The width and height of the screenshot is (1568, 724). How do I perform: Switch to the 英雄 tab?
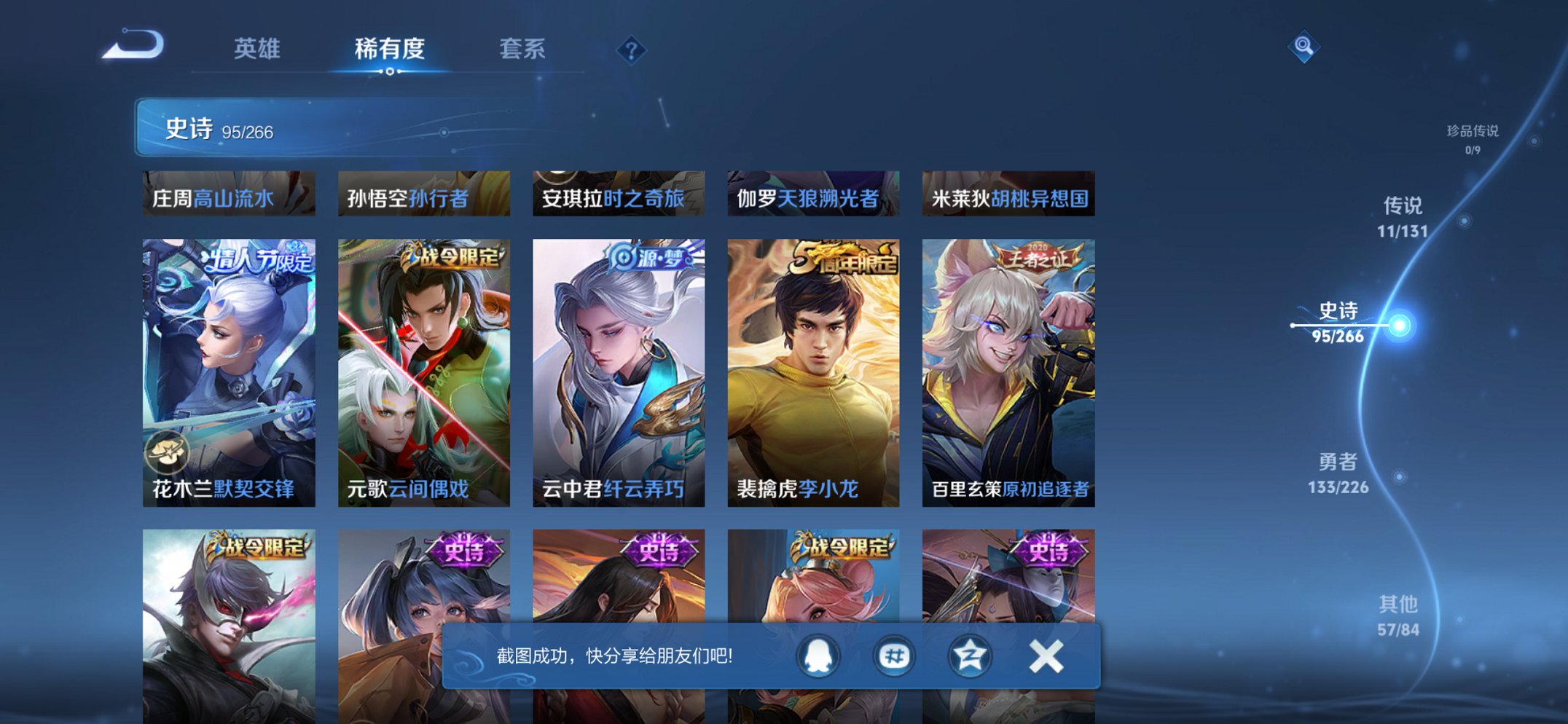click(258, 50)
